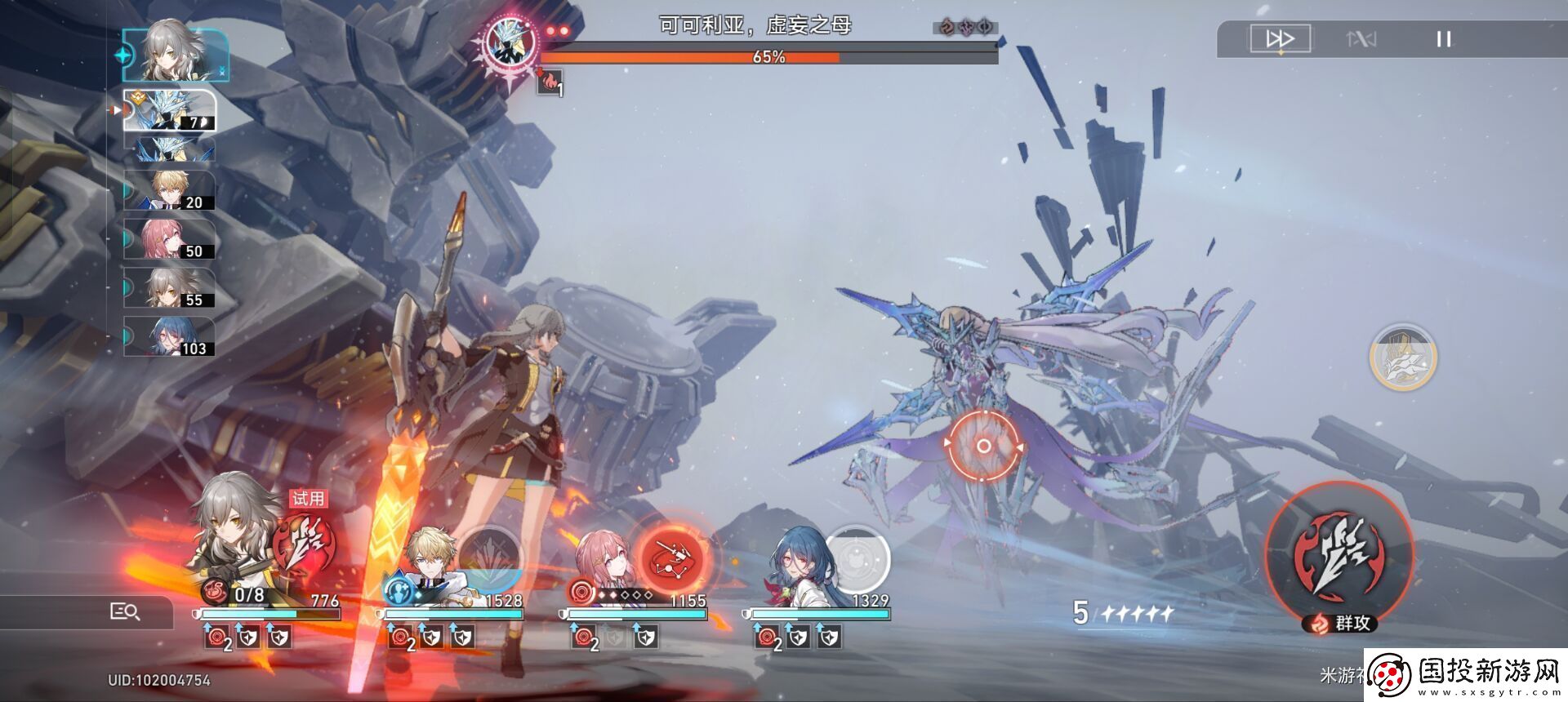Activate the grey-haired Trailblazer's ultimate
The image size is (1568, 702).
303,541
